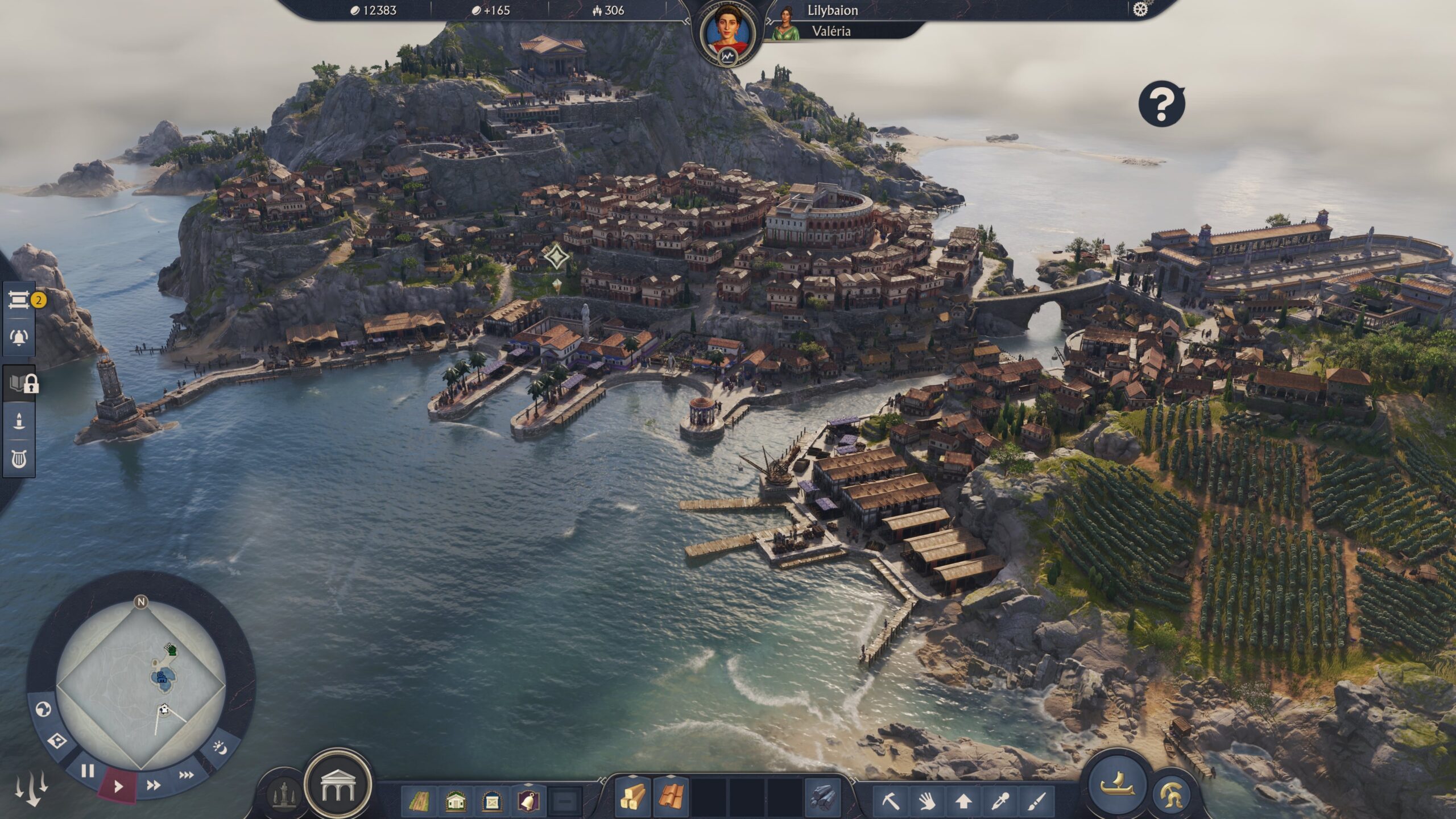Set game to normal play speed
Viewport: 1456px width, 819px height.
(118, 787)
